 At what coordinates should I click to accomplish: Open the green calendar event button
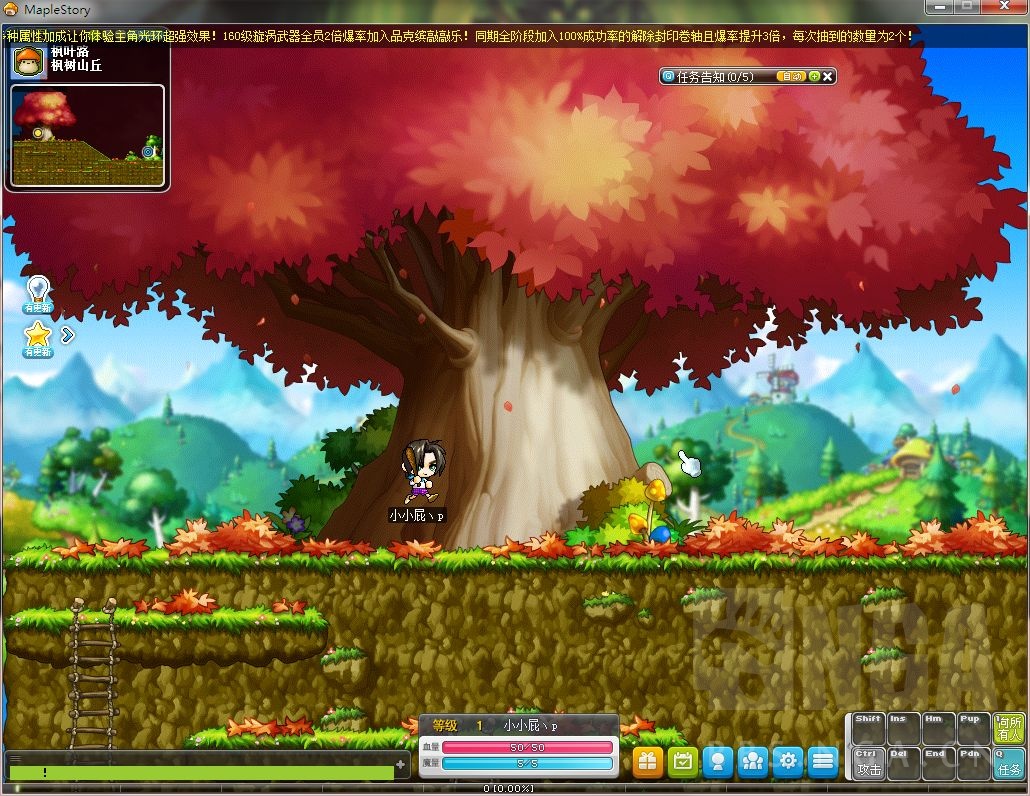click(682, 762)
